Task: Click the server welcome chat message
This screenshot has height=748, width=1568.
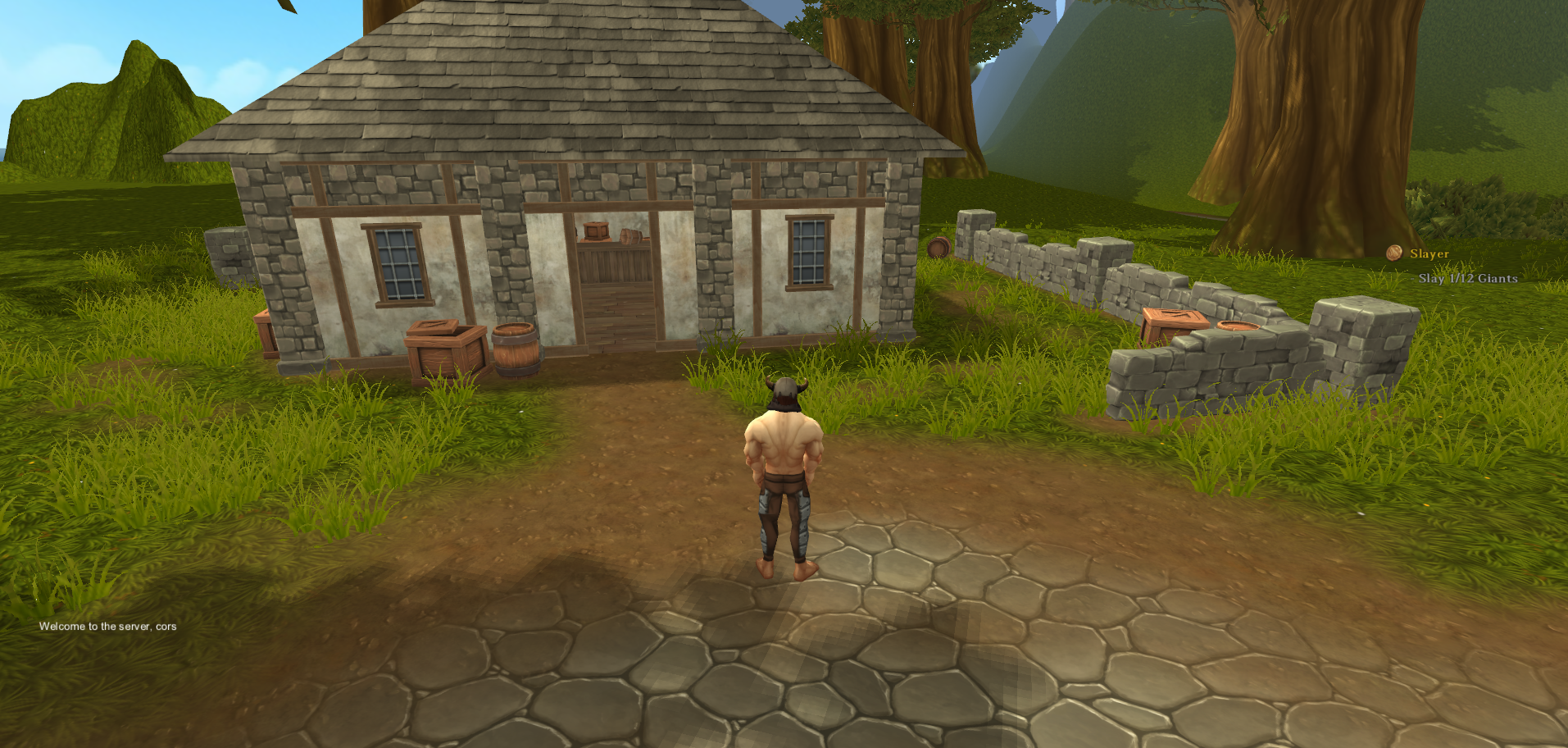Action: [107, 626]
